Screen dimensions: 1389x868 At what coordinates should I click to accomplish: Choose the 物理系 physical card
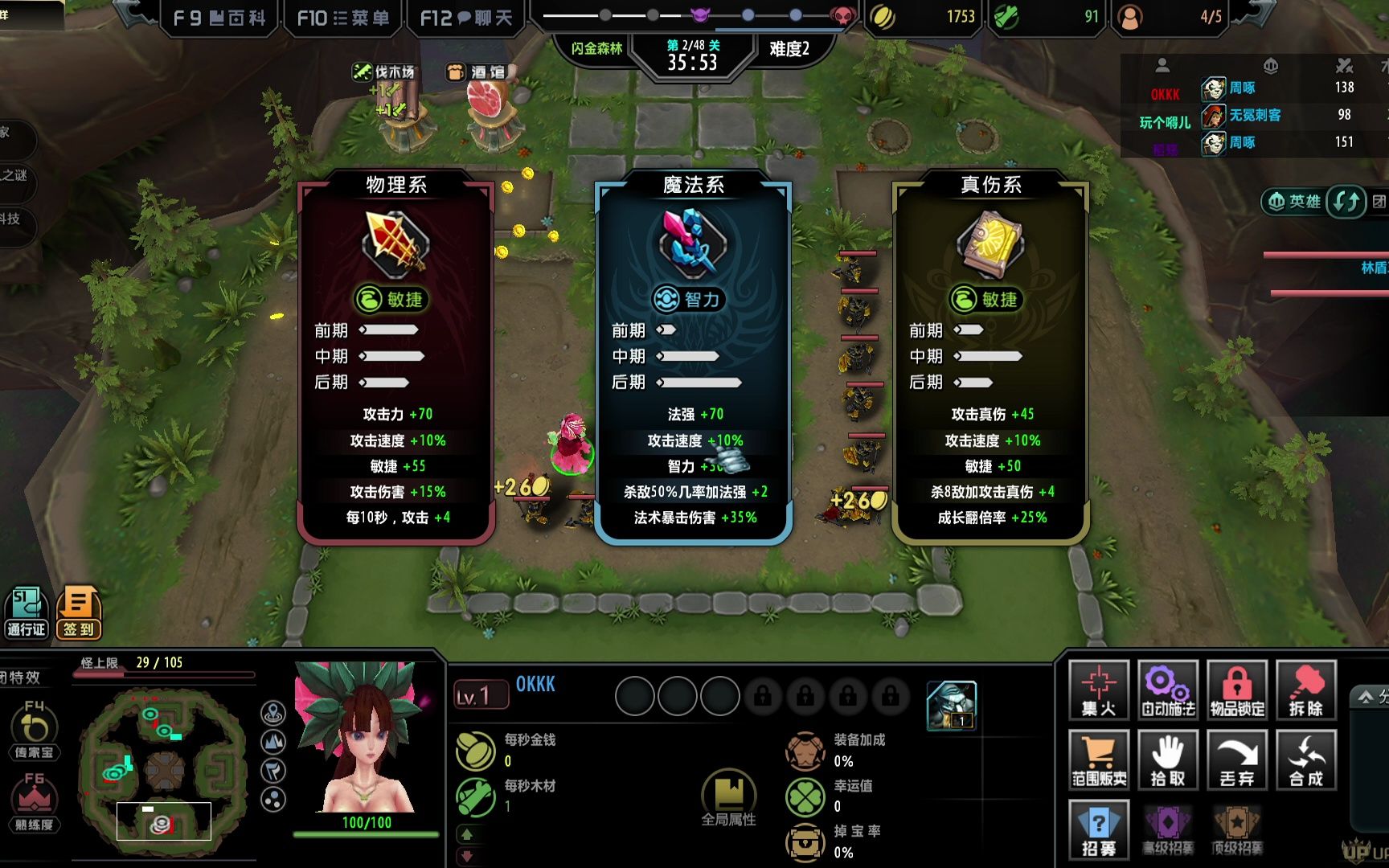pos(395,358)
